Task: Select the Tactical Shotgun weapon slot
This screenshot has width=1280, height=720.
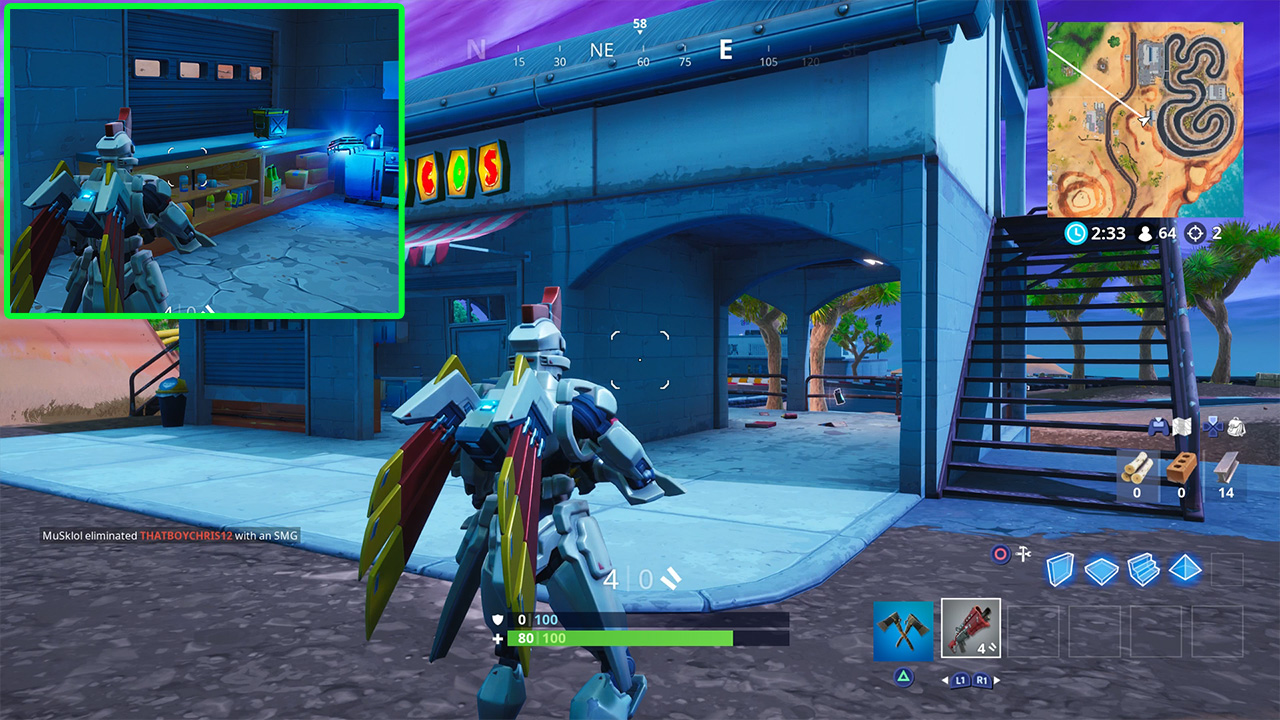Action: (970, 628)
